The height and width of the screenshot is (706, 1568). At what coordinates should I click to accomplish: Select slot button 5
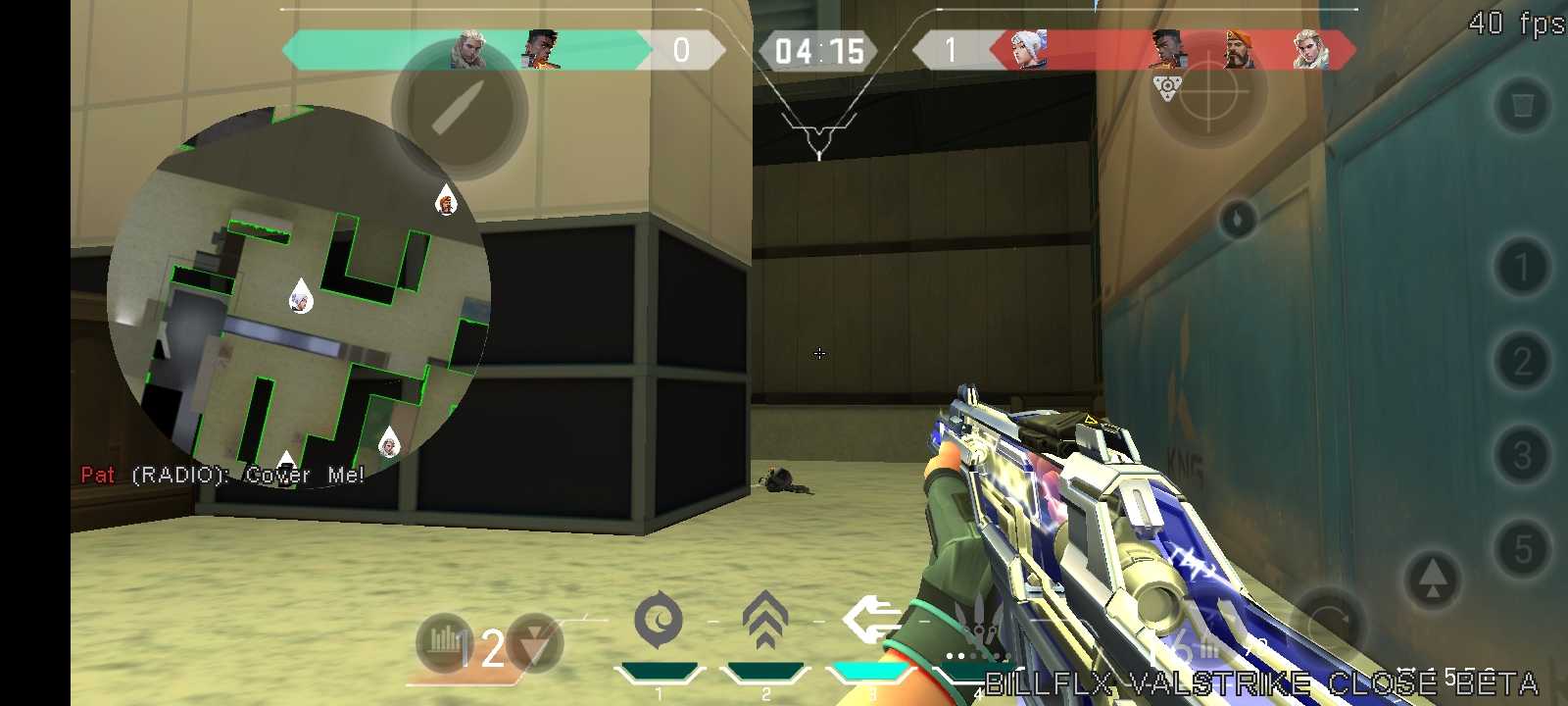click(1522, 549)
